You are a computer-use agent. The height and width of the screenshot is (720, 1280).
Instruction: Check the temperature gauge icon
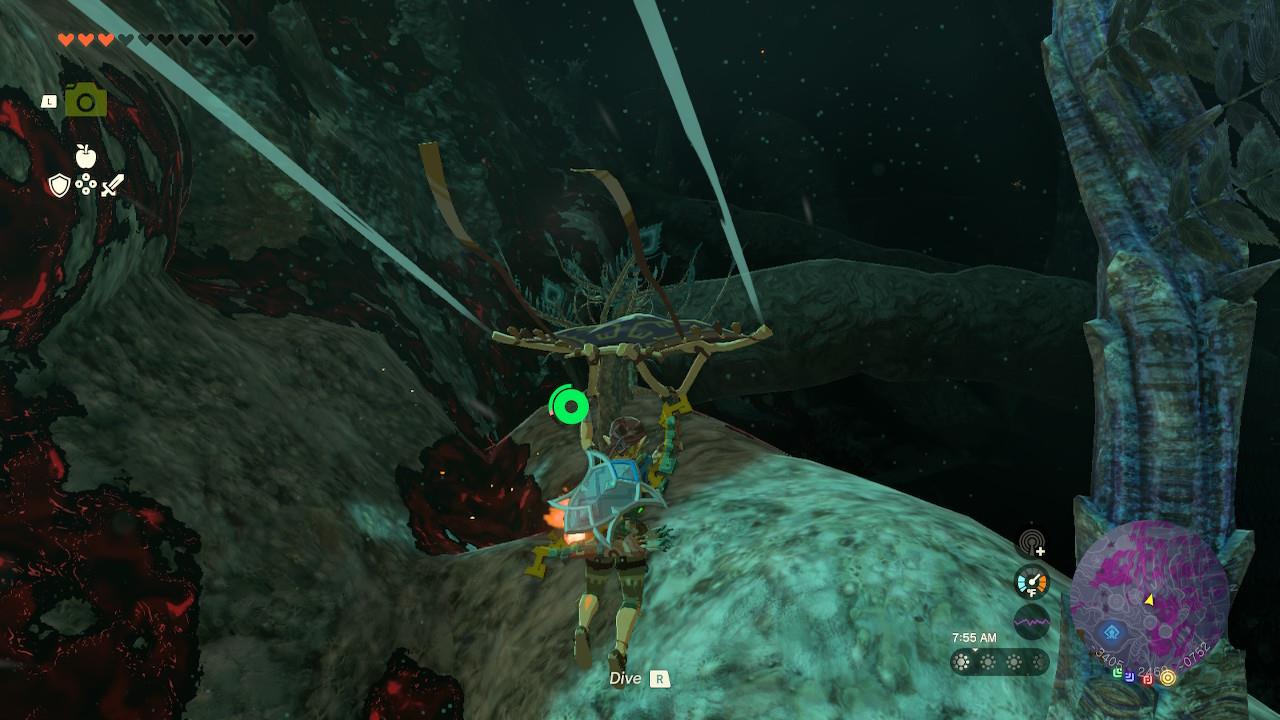[1031, 582]
